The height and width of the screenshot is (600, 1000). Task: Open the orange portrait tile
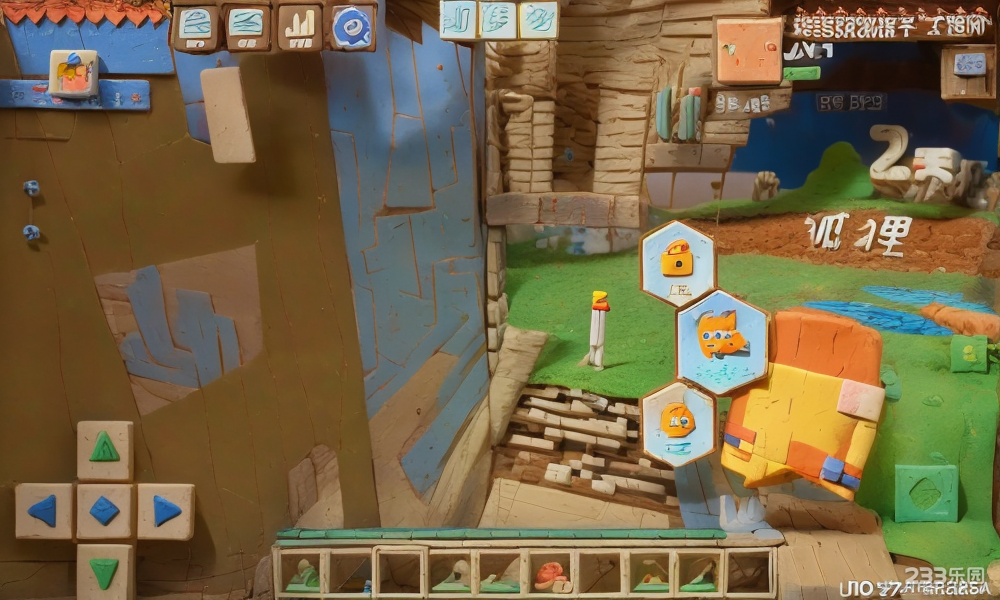pos(748,50)
